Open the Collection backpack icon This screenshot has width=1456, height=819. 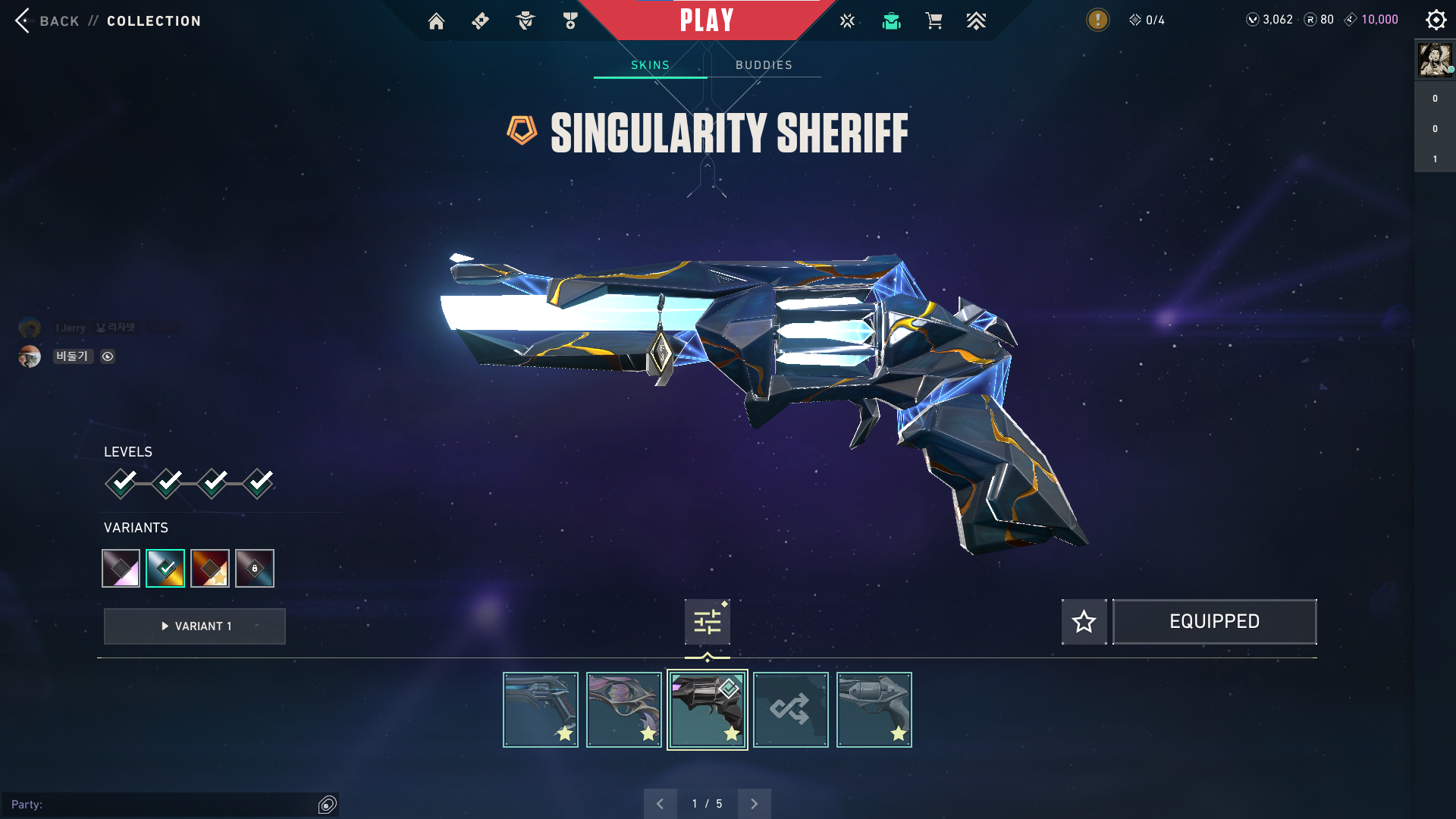tap(891, 20)
